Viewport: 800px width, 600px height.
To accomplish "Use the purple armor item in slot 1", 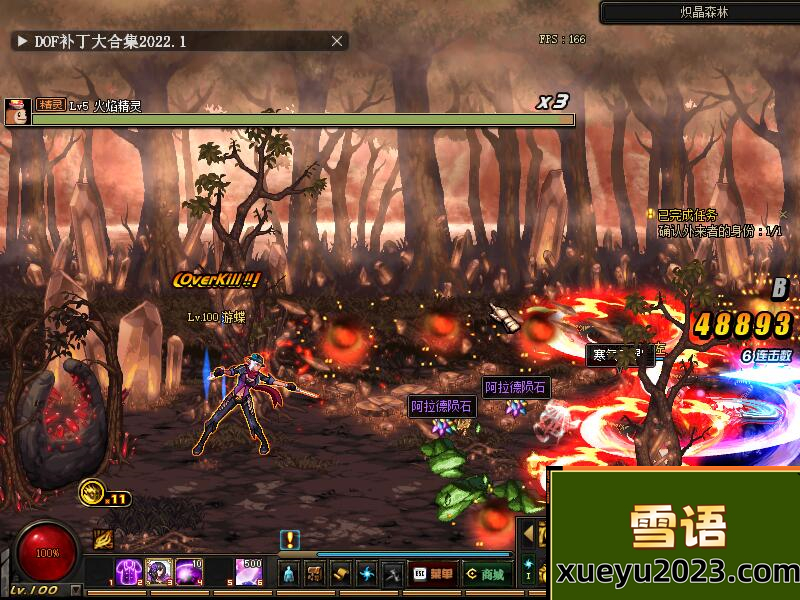I will coord(128,572).
